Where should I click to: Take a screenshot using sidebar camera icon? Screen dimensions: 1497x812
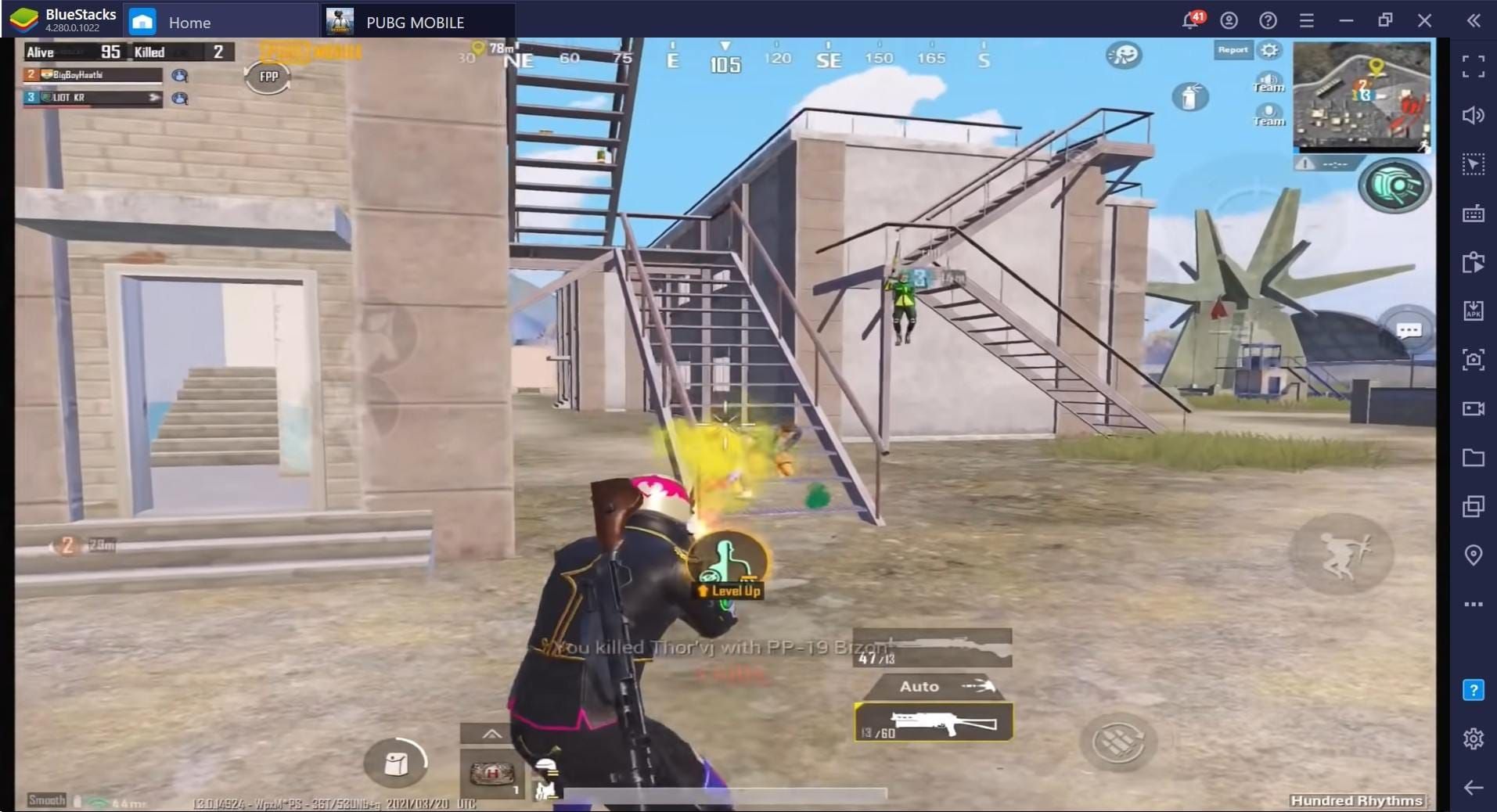pyautogui.click(x=1474, y=360)
